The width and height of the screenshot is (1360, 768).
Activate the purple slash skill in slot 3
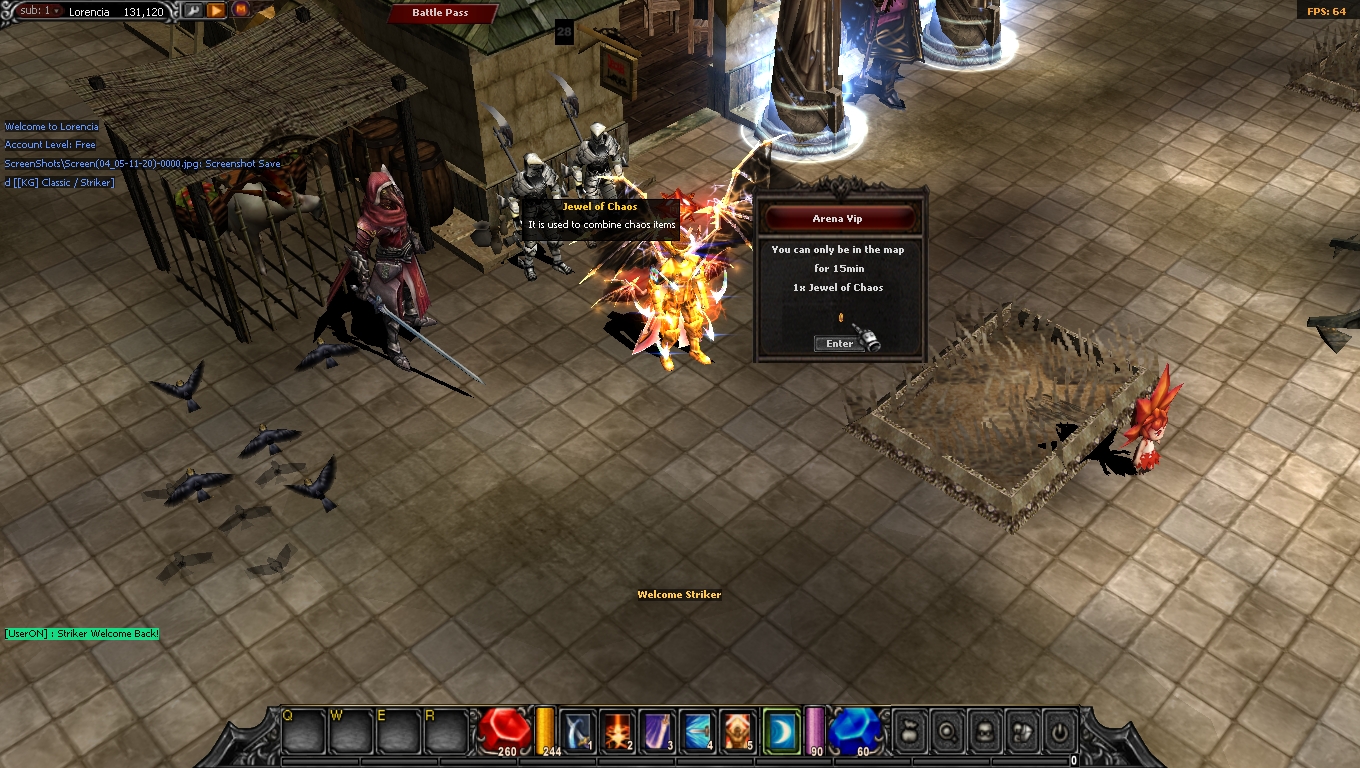coord(659,731)
